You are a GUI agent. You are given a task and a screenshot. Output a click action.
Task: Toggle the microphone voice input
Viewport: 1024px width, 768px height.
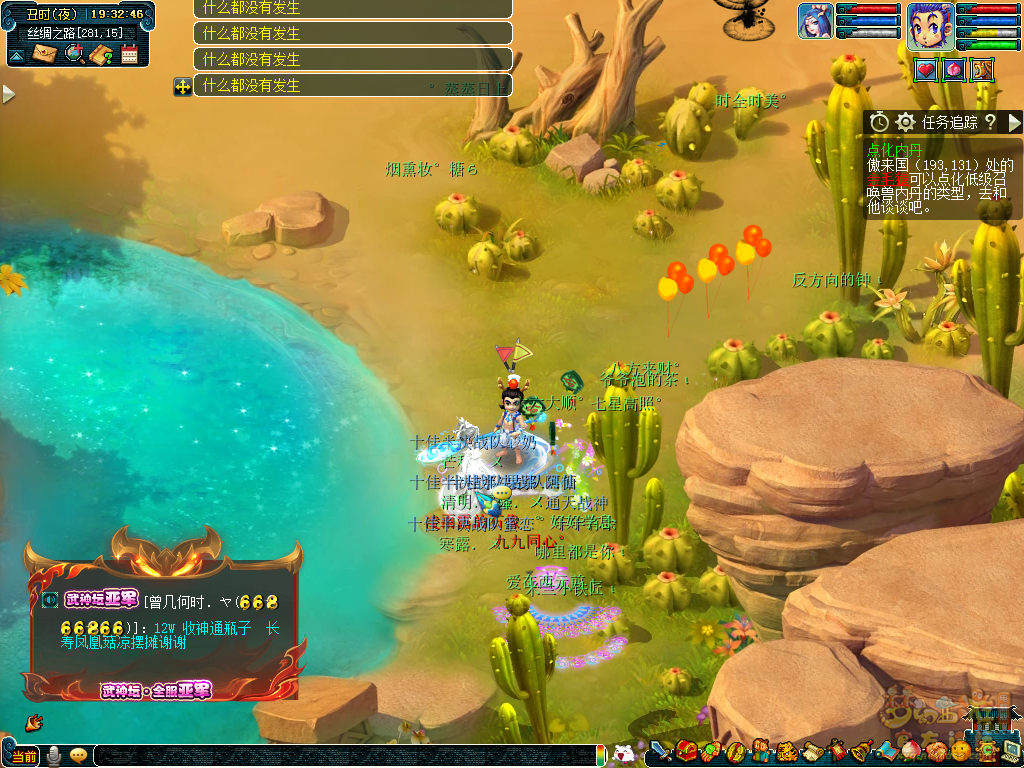[53, 756]
